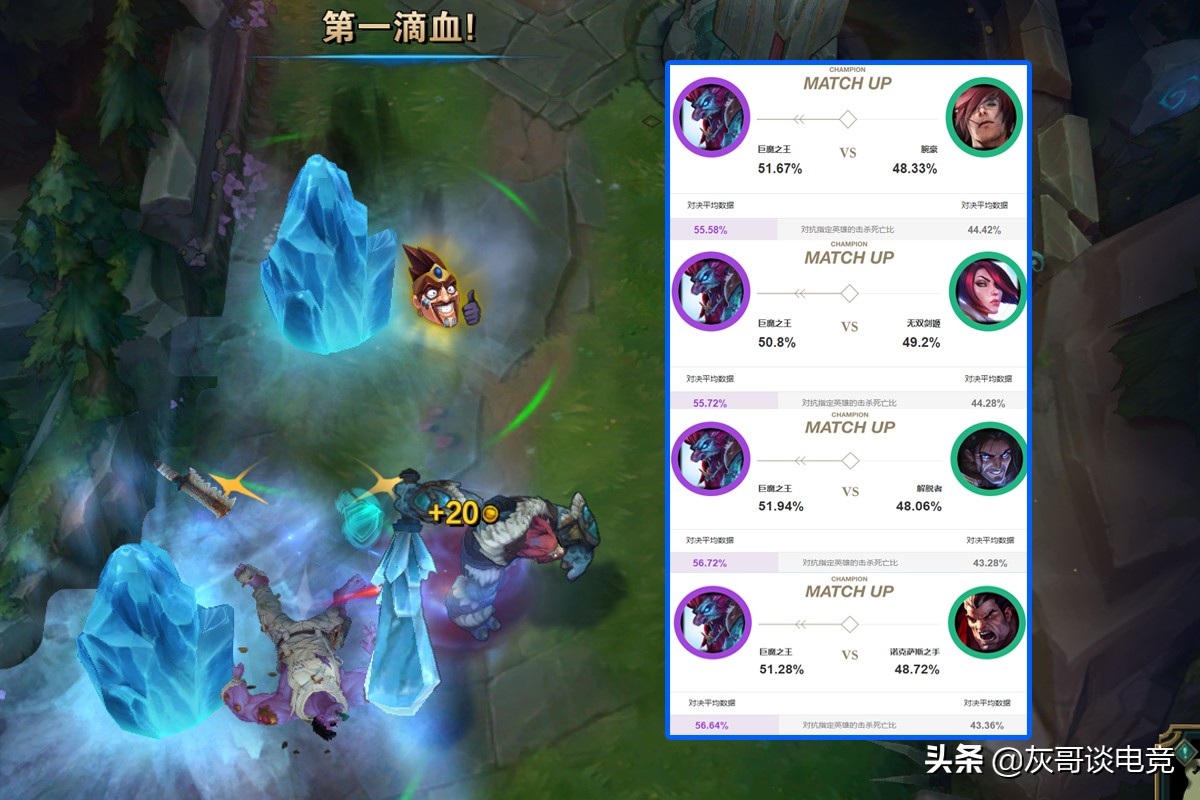The width and height of the screenshot is (1200, 800).
Task: Choose Fiora's portrait labeled 无双剑姬
Action: (x=986, y=292)
